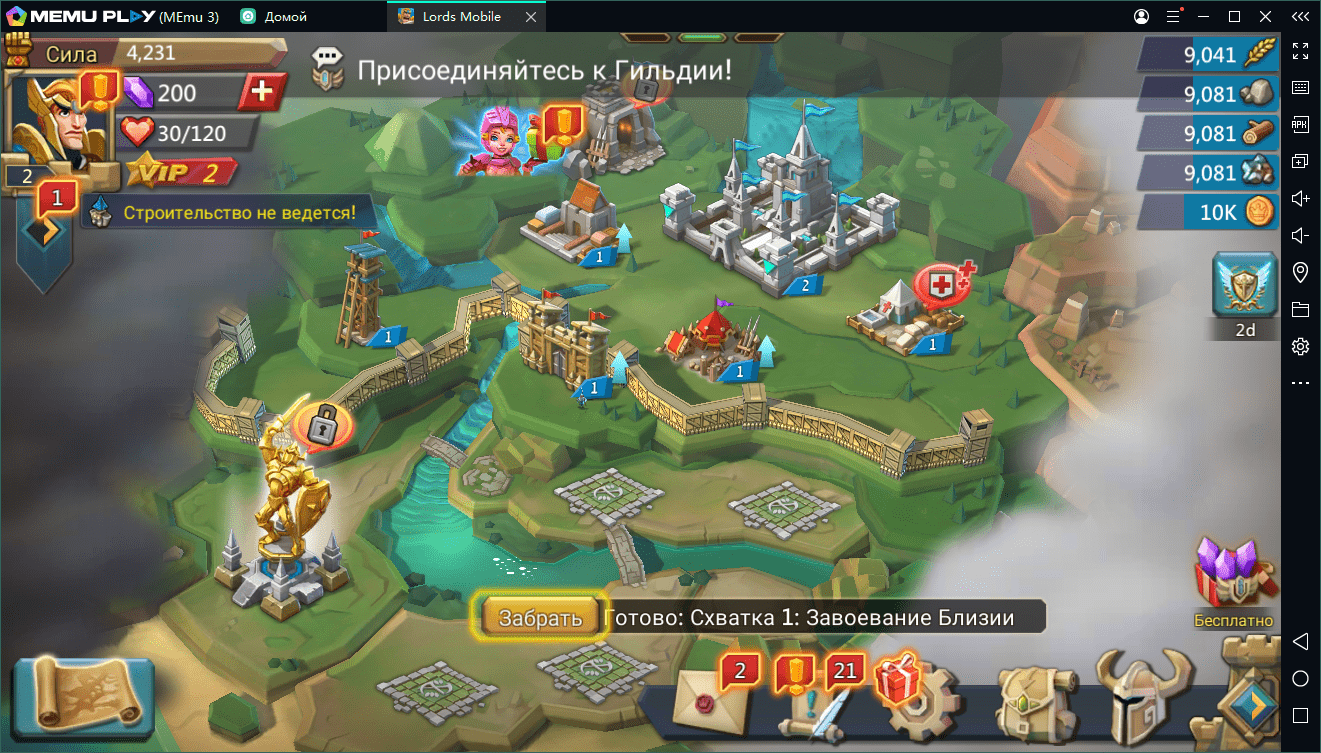Screen dimensions: 1321x753
Task: Claim the reward with the Забрать button
Action: click(x=540, y=617)
